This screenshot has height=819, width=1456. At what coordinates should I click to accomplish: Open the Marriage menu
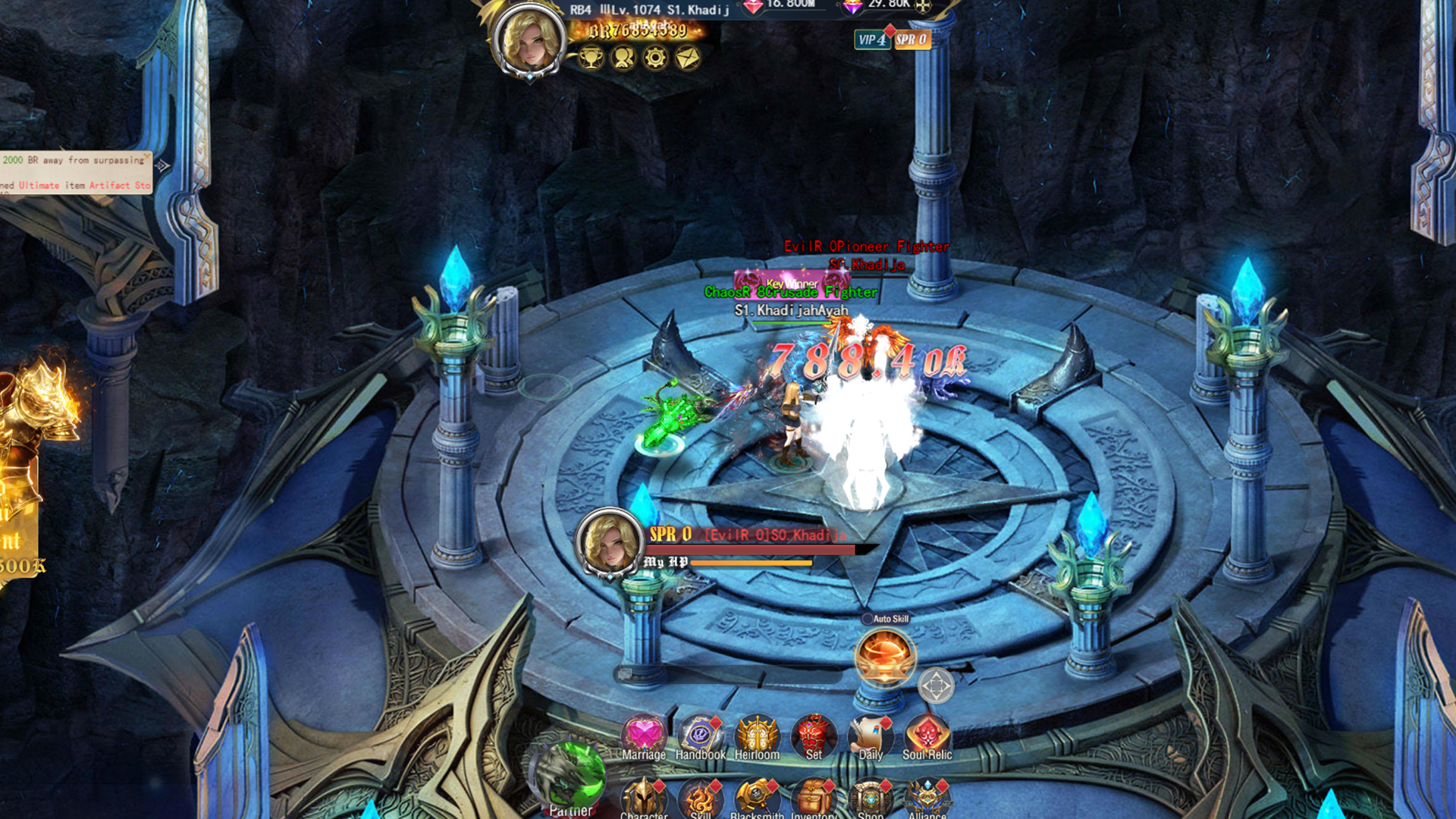[644, 737]
